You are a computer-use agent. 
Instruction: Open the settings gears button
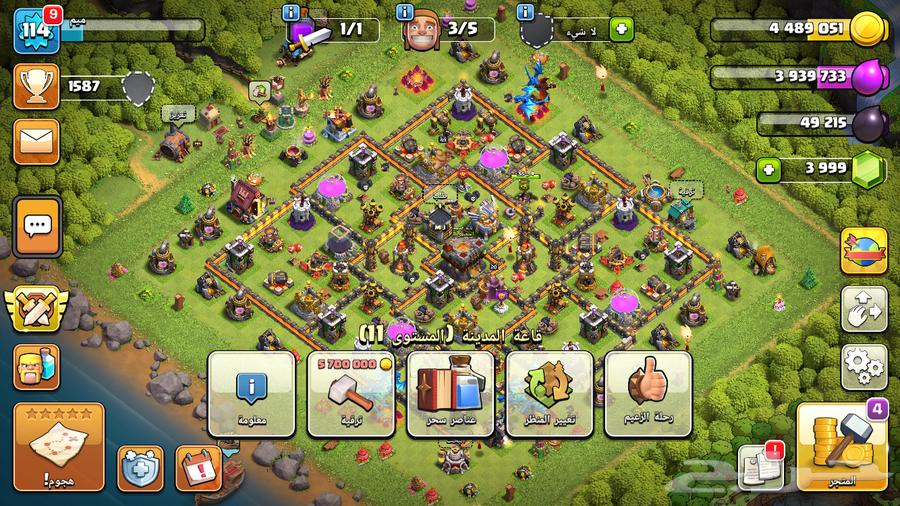pos(864,367)
